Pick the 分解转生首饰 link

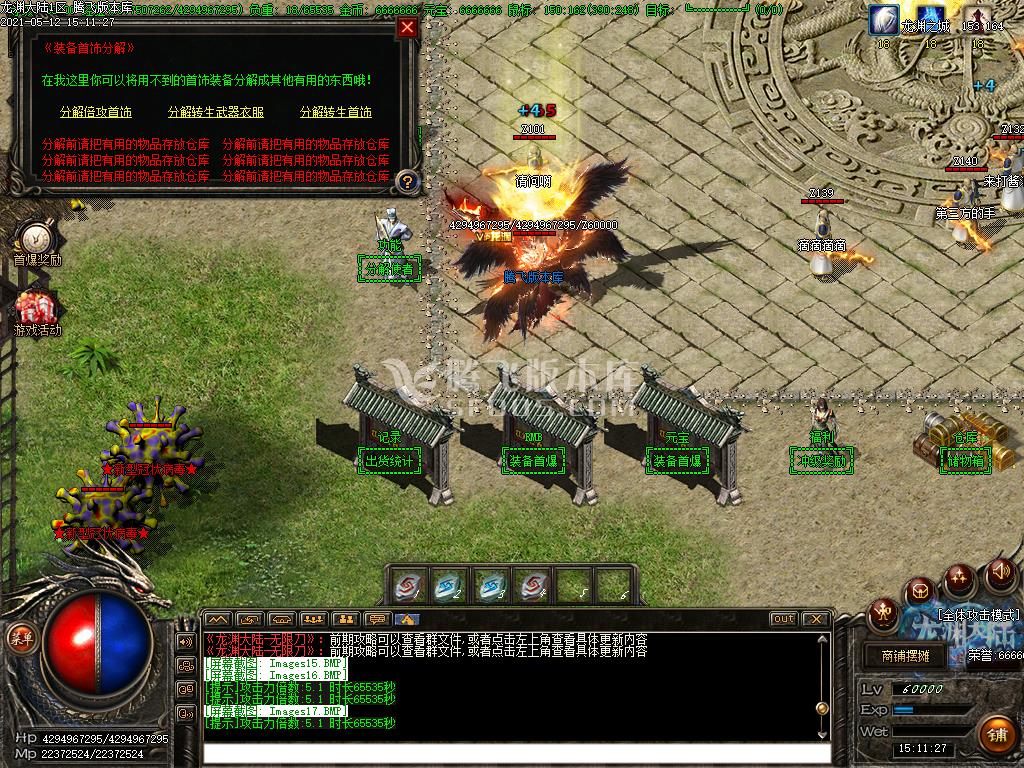click(x=336, y=112)
